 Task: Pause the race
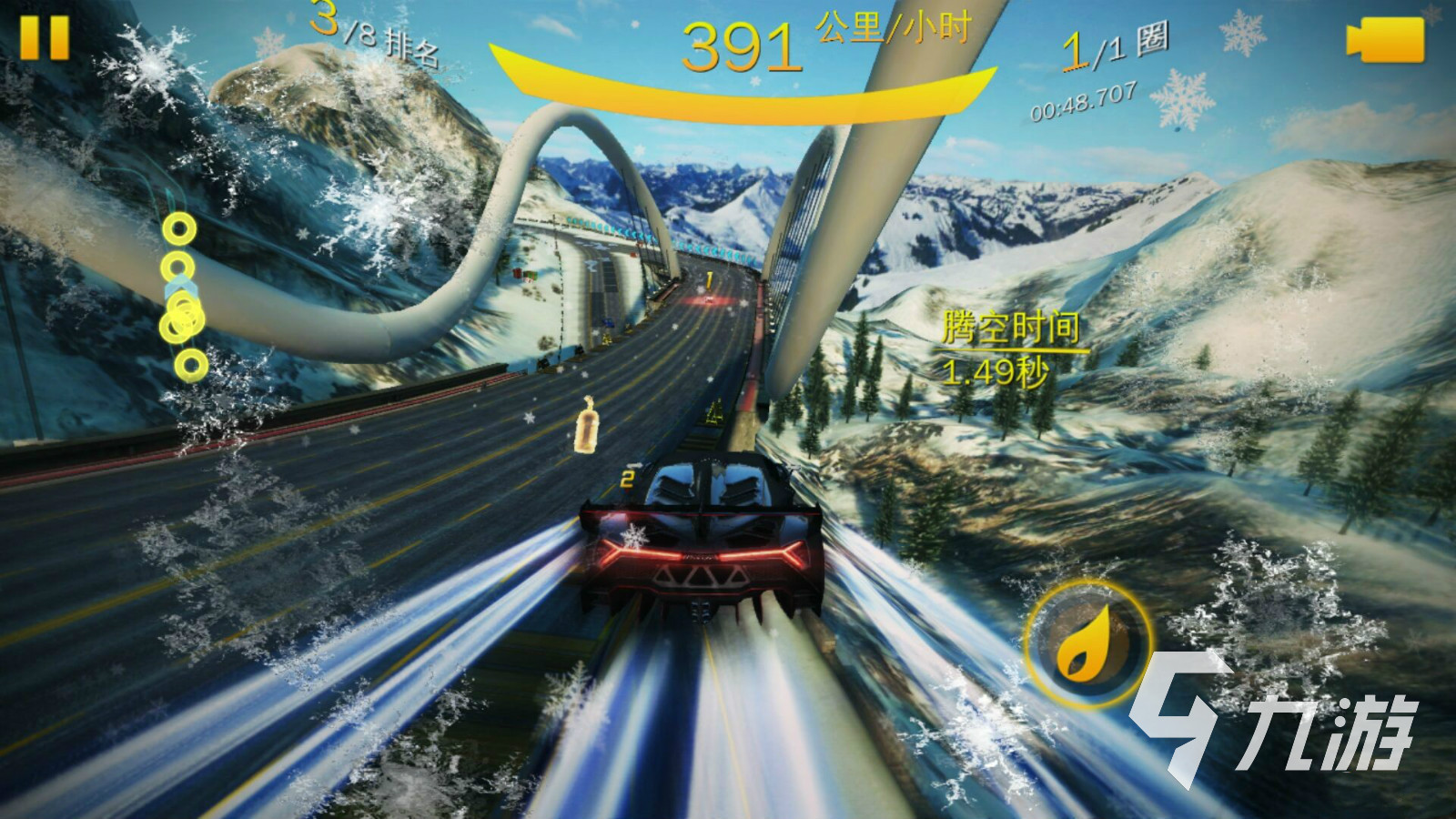[44, 36]
